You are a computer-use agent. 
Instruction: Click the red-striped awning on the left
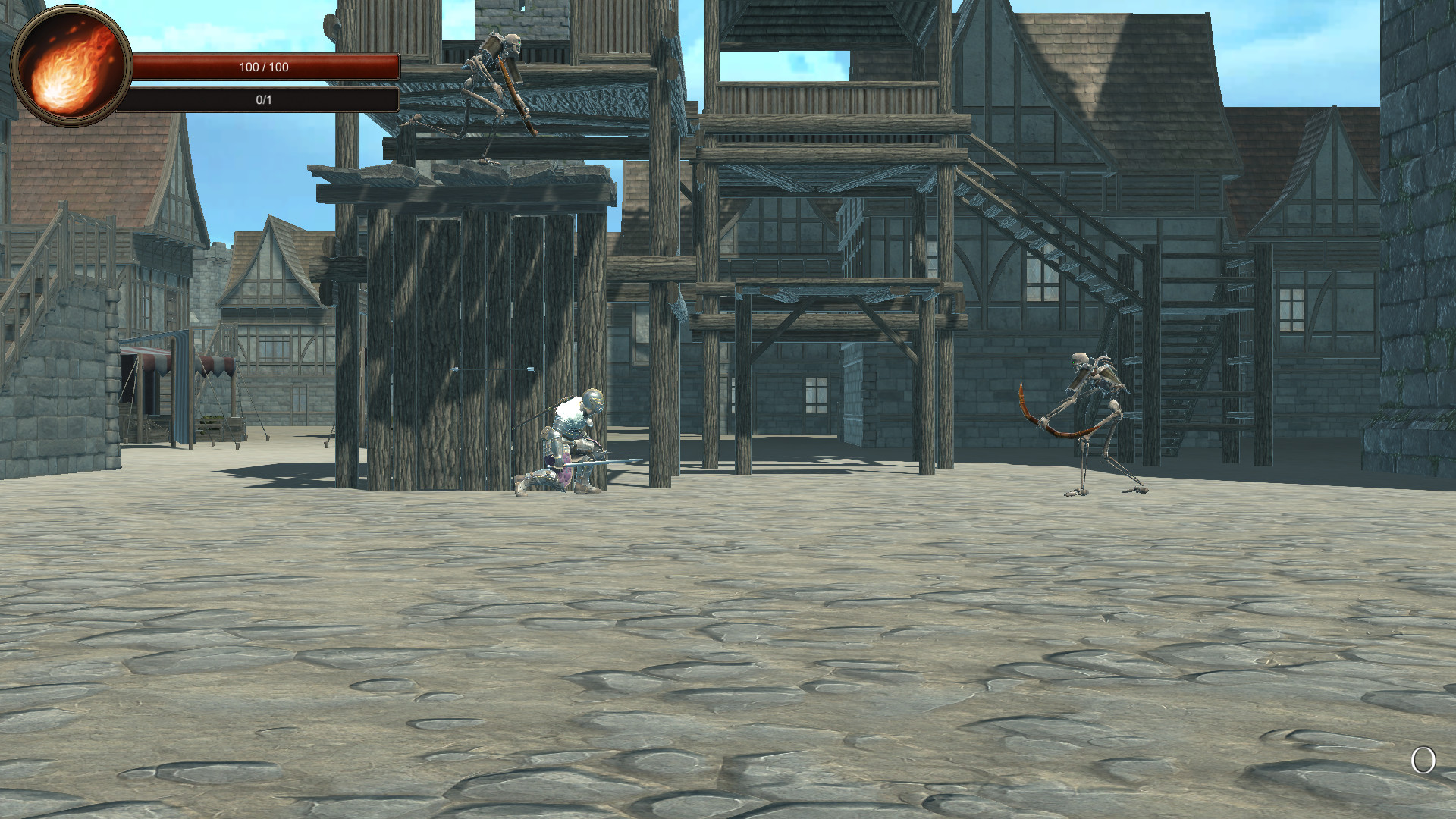tap(212, 364)
